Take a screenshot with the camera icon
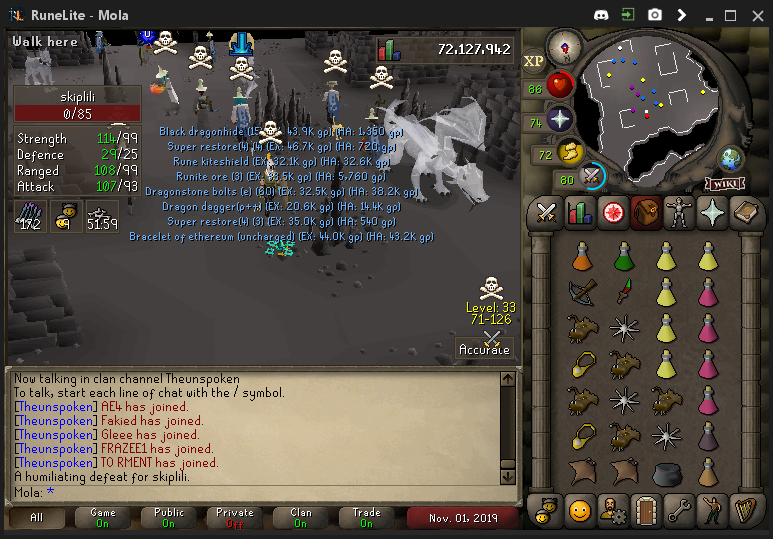 pyautogui.click(x=654, y=15)
